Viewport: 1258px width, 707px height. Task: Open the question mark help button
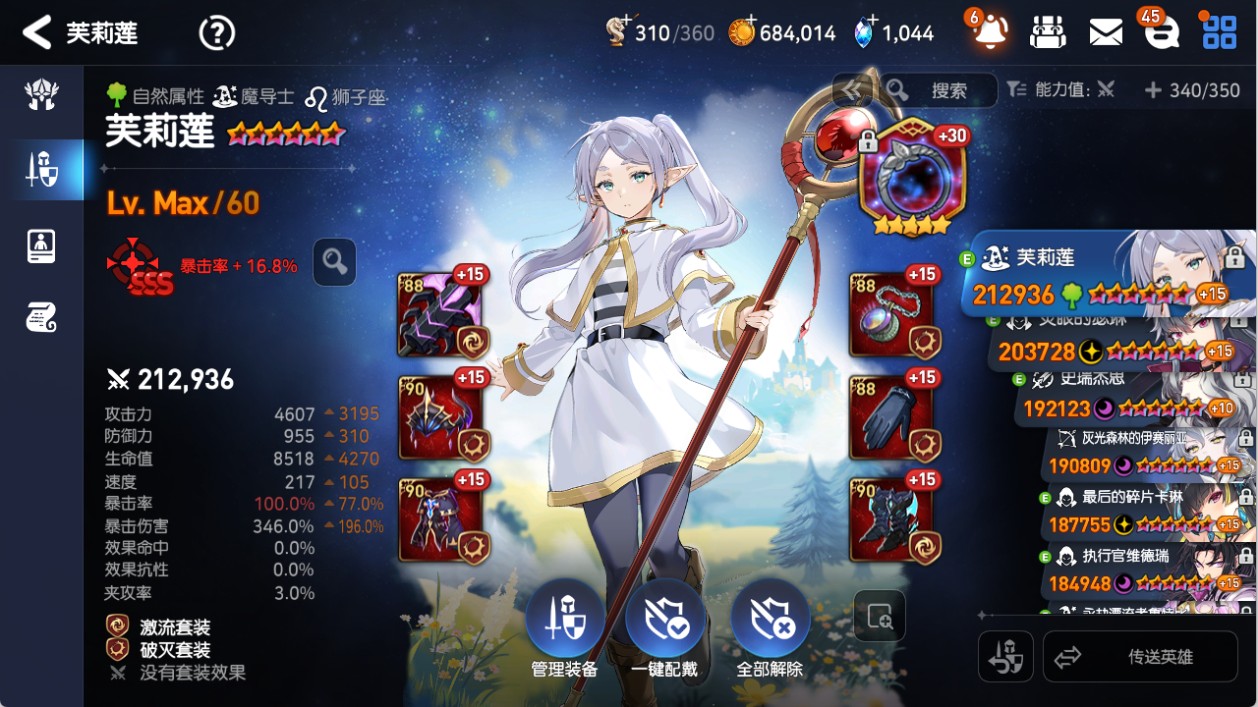[x=216, y=33]
